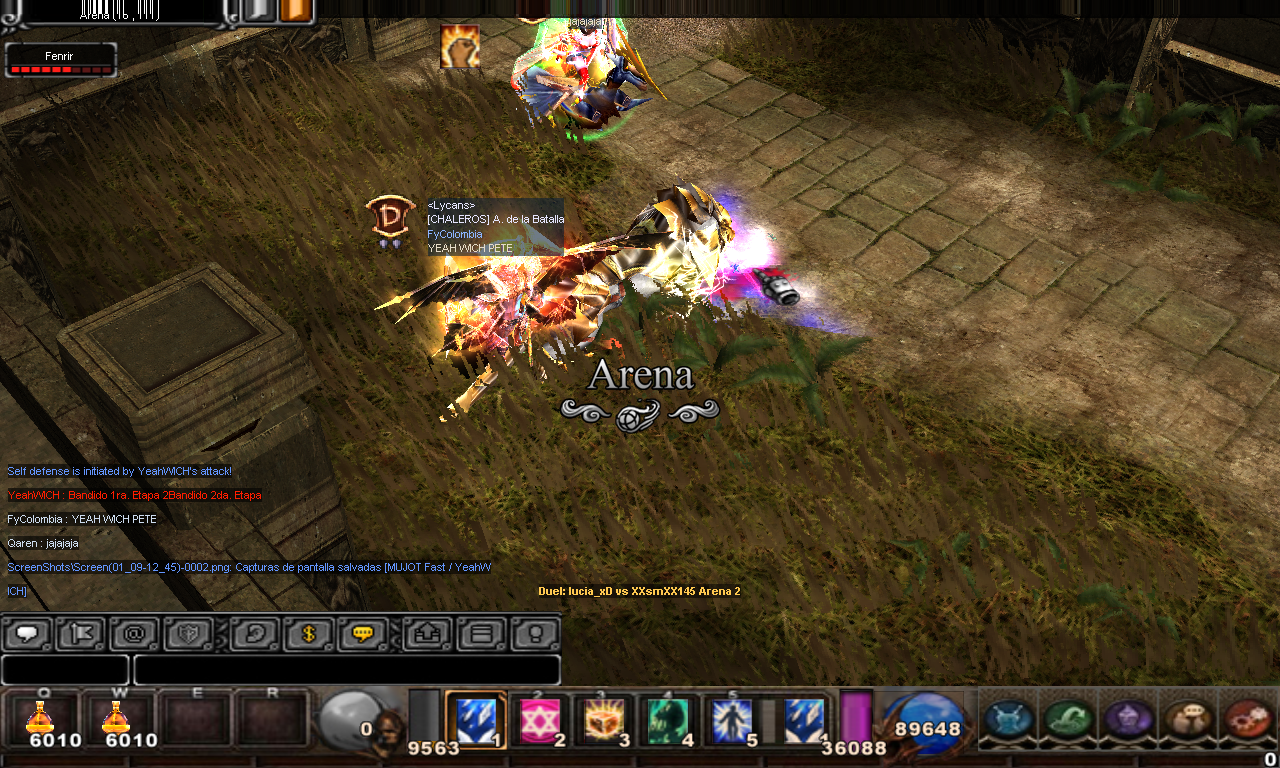
Task: Toggle the shield guild chat button
Action: [189, 634]
